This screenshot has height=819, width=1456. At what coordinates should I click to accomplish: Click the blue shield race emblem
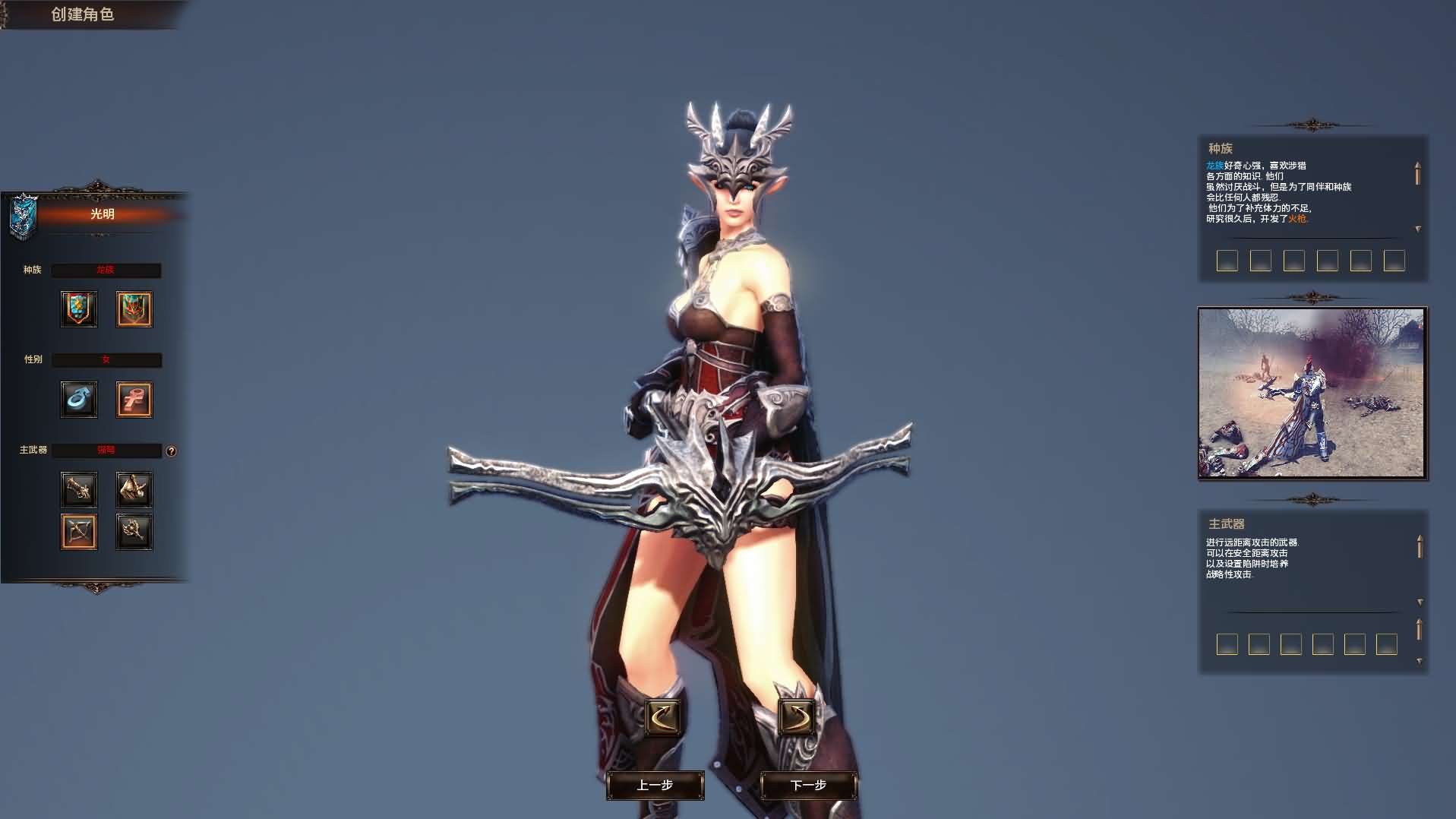coord(79,309)
